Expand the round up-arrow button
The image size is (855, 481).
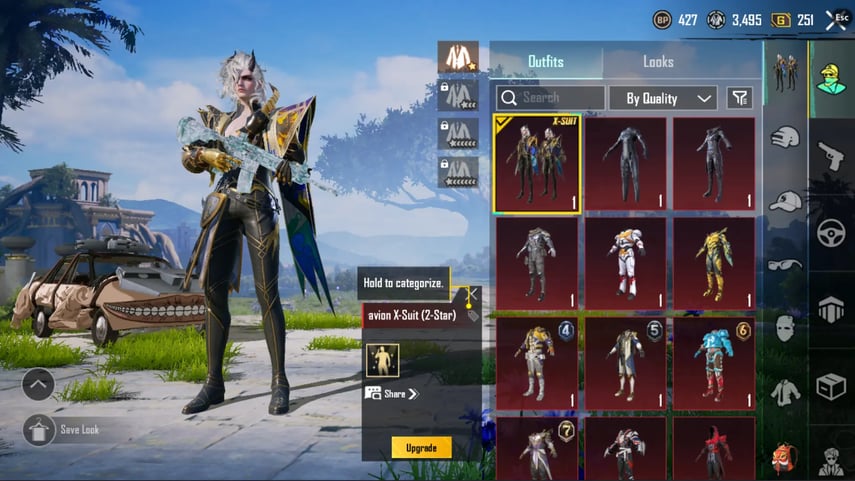38,384
